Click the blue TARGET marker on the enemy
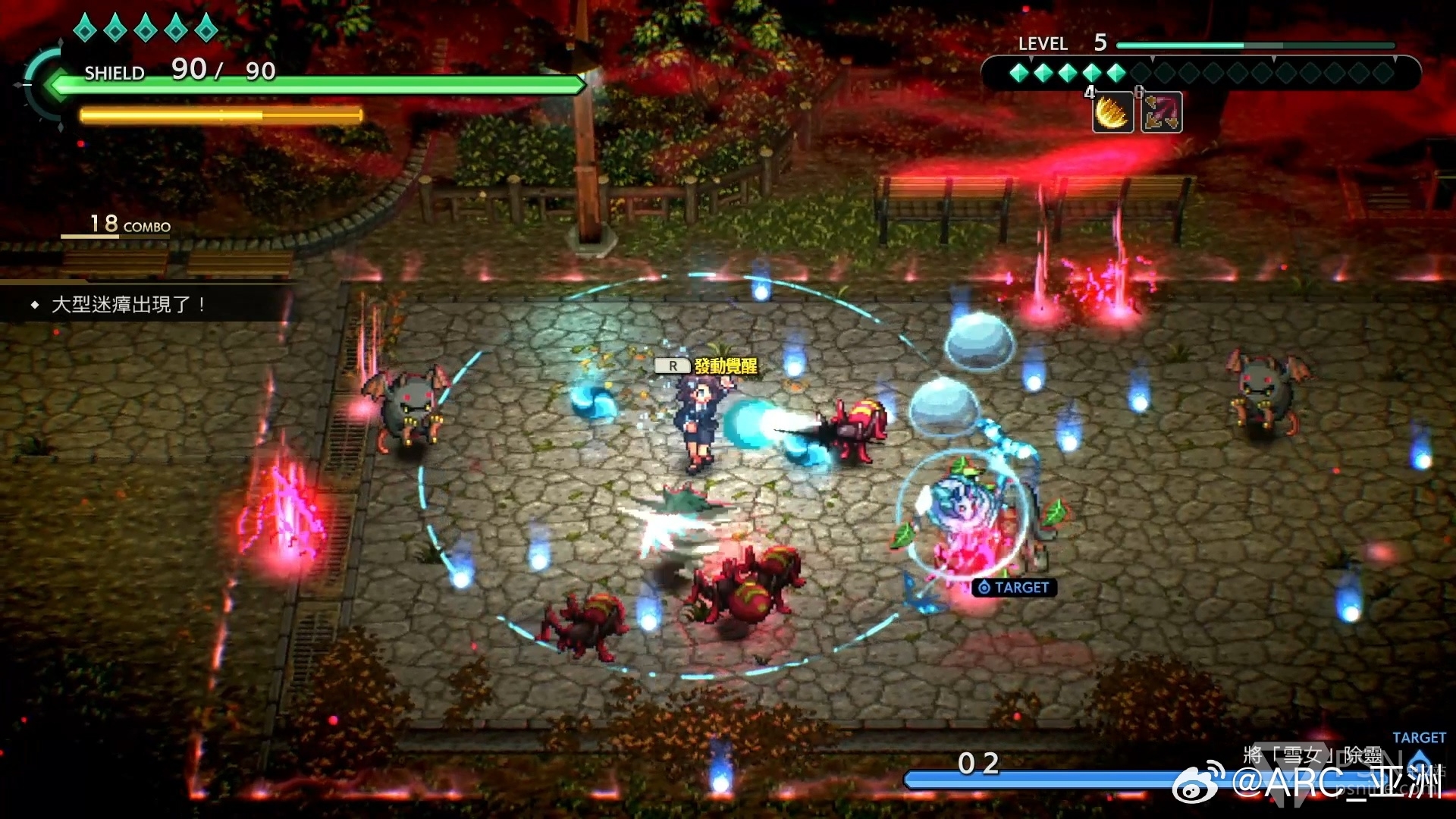 tap(1014, 588)
